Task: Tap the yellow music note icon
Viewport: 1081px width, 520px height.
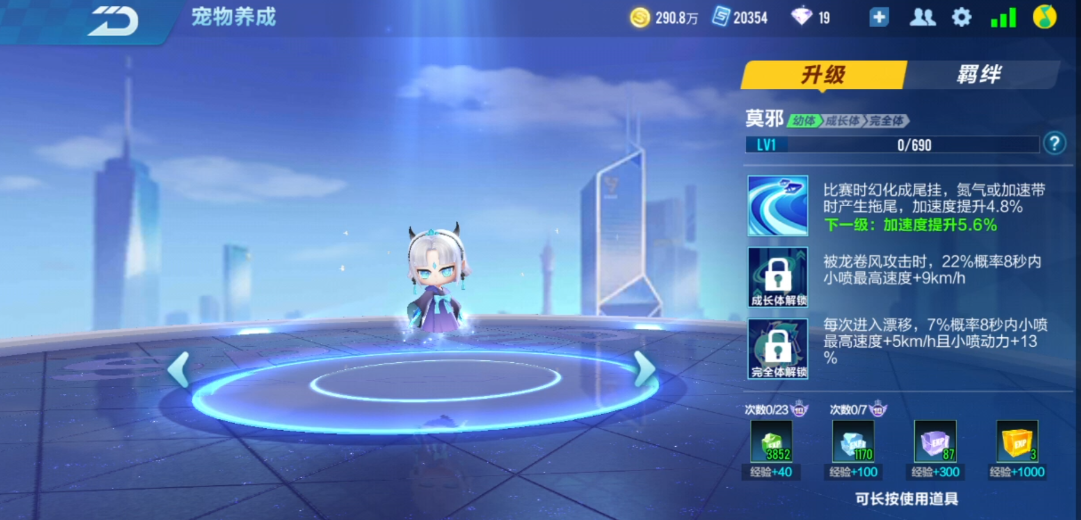Action: pyautogui.click(x=1045, y=17)
